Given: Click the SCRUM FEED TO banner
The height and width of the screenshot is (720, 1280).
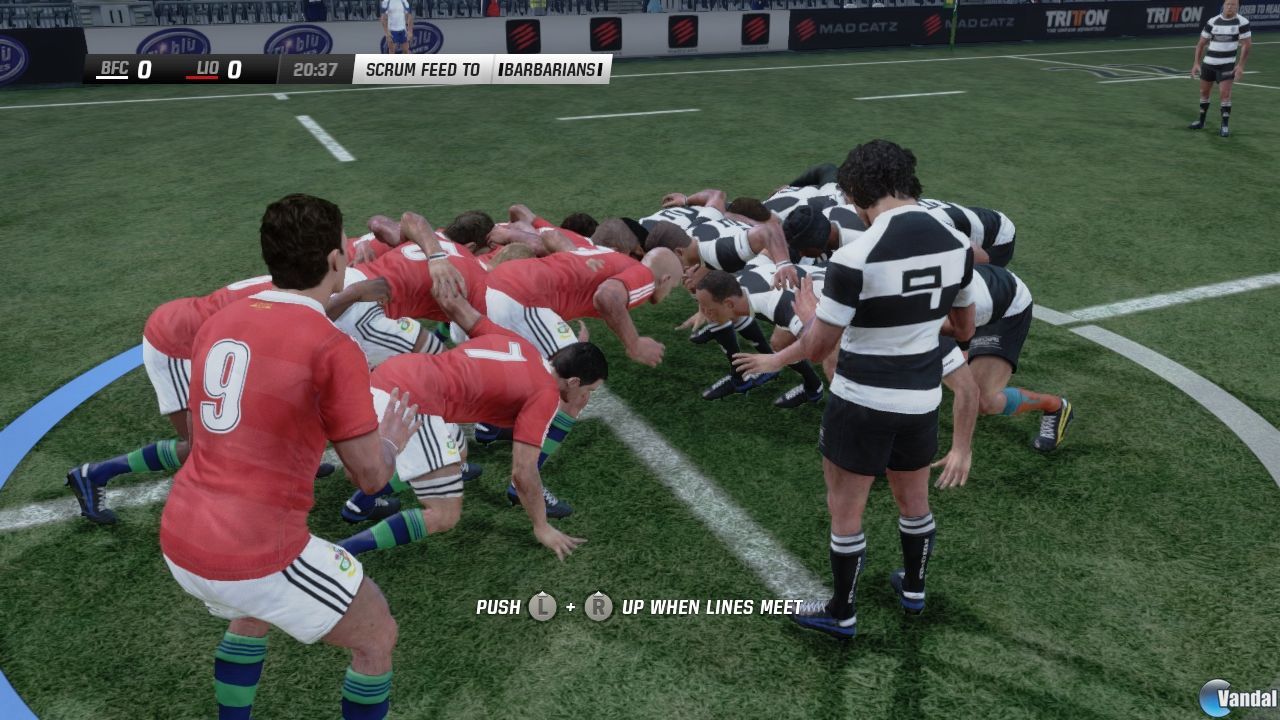Looking at the screenshot, I should [x=424, y=70].
